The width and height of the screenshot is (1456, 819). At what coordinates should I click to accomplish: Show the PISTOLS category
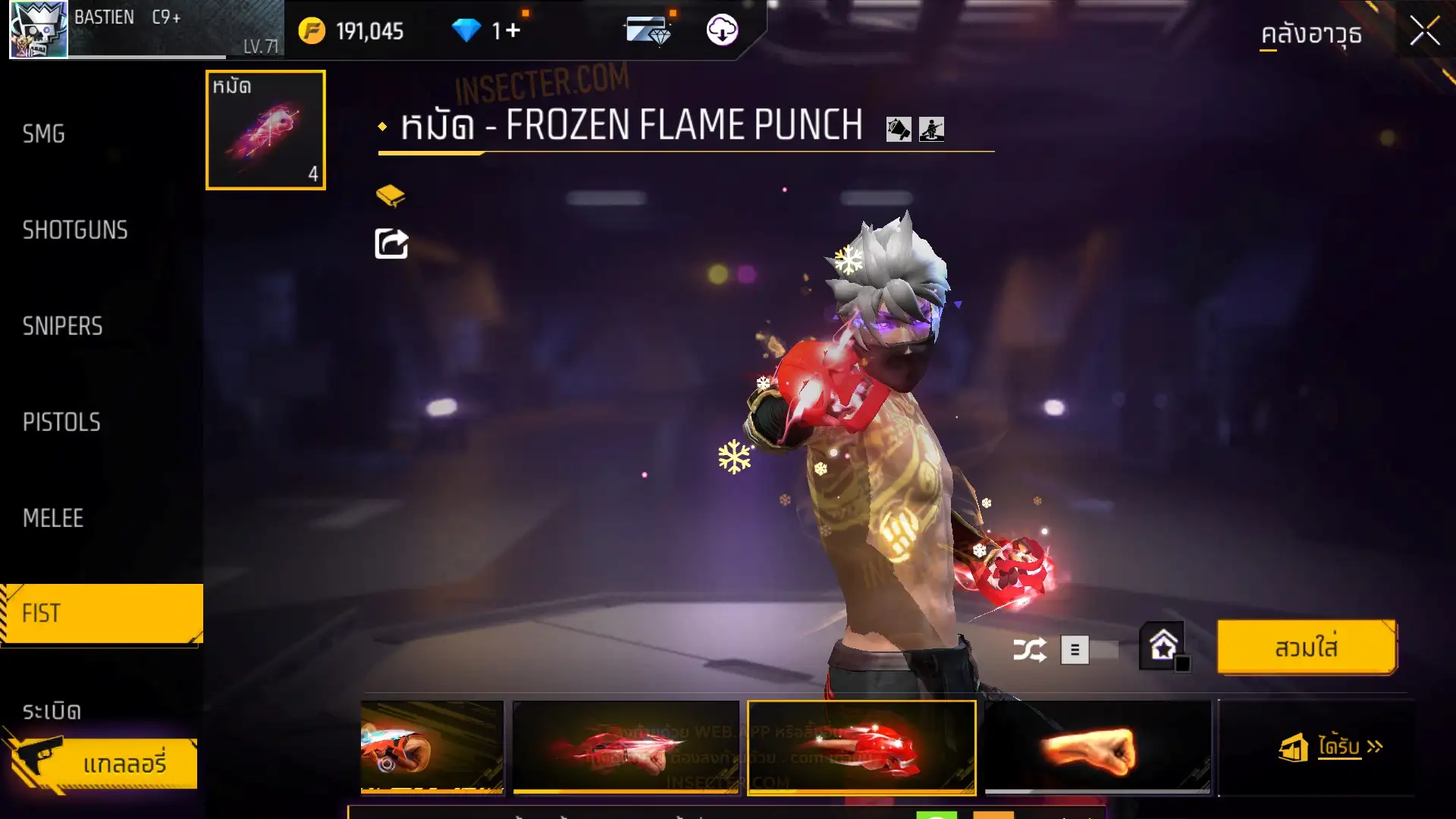click(x=61, y=422)
